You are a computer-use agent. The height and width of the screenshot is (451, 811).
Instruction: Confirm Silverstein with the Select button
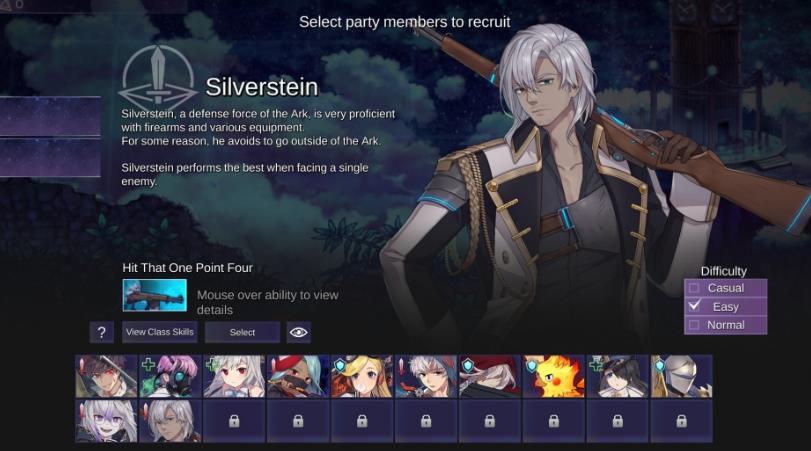coord(242,332)
